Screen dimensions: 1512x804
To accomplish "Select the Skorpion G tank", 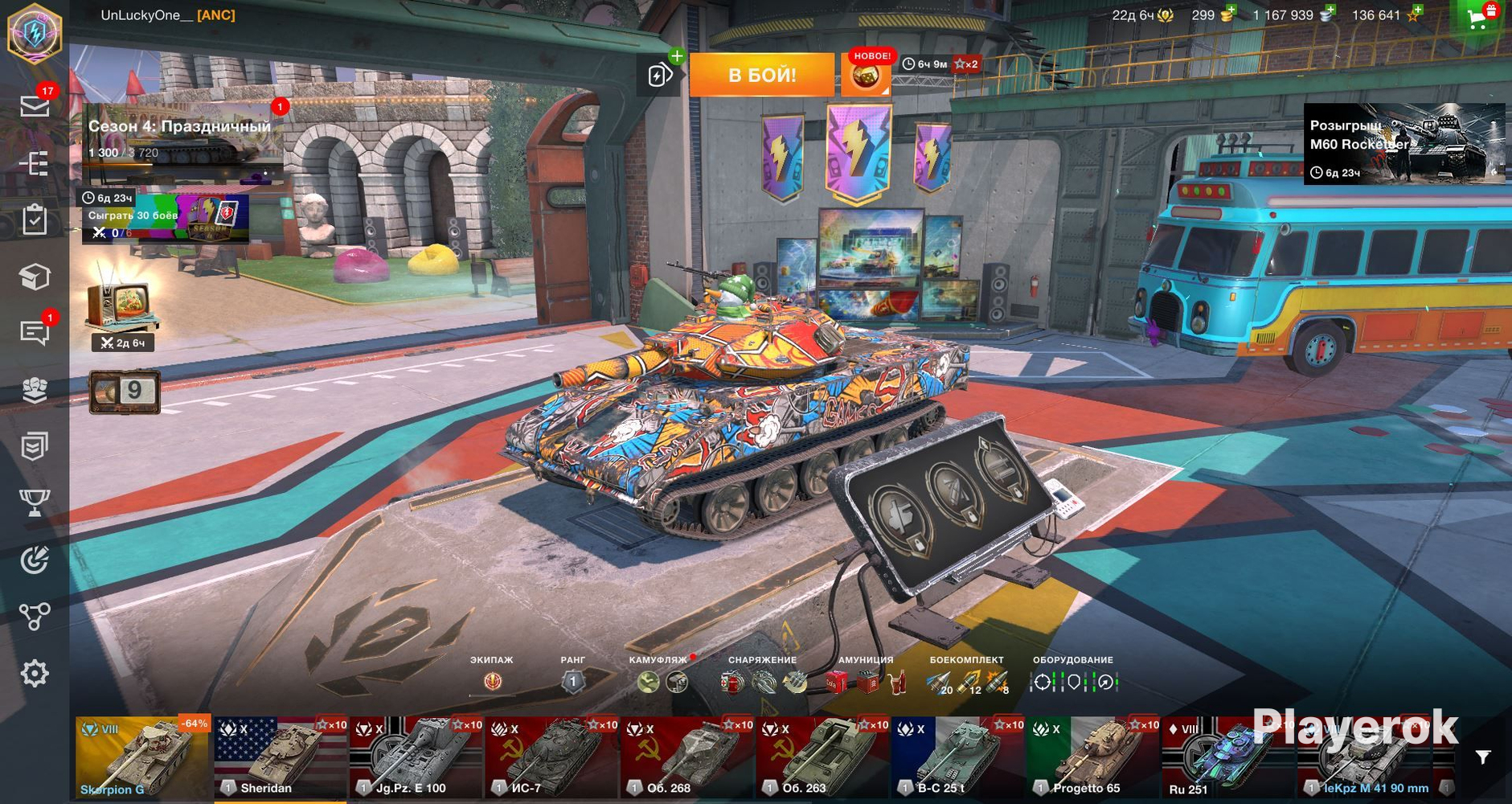I will (x=142, y=758).
